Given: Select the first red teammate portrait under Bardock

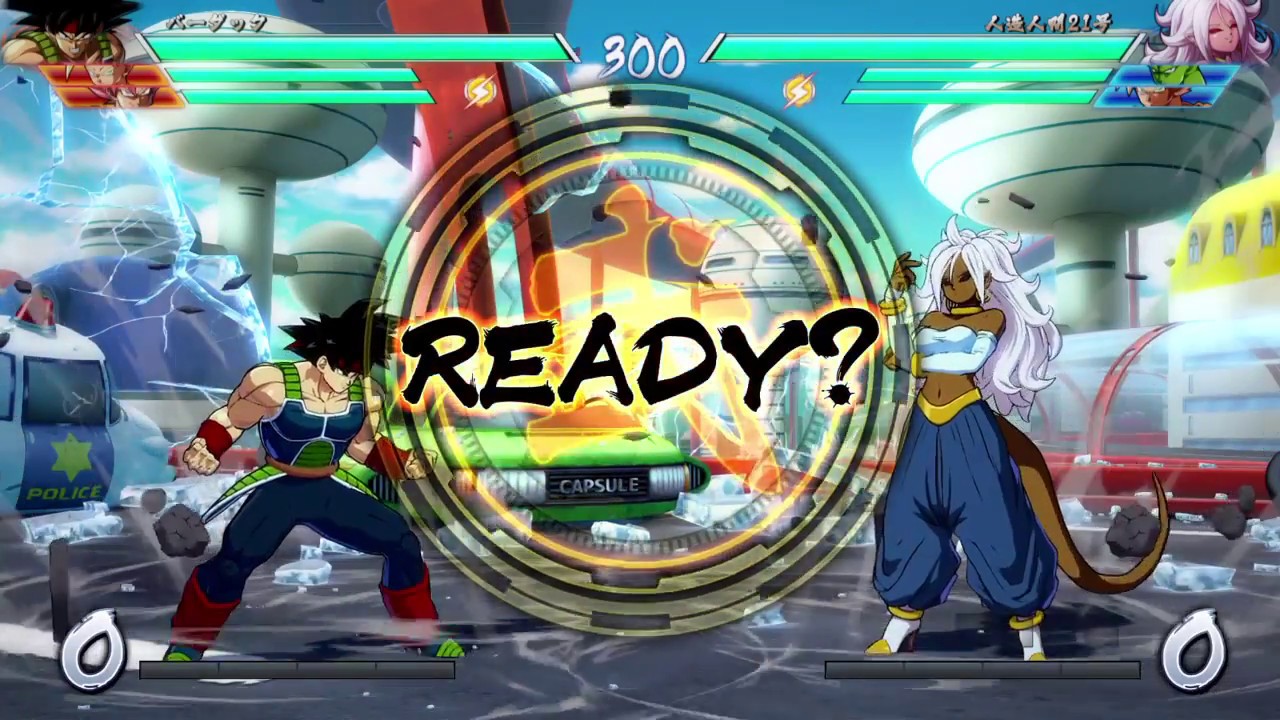Looking at the screenshot, I should click(x=100, y=75).
